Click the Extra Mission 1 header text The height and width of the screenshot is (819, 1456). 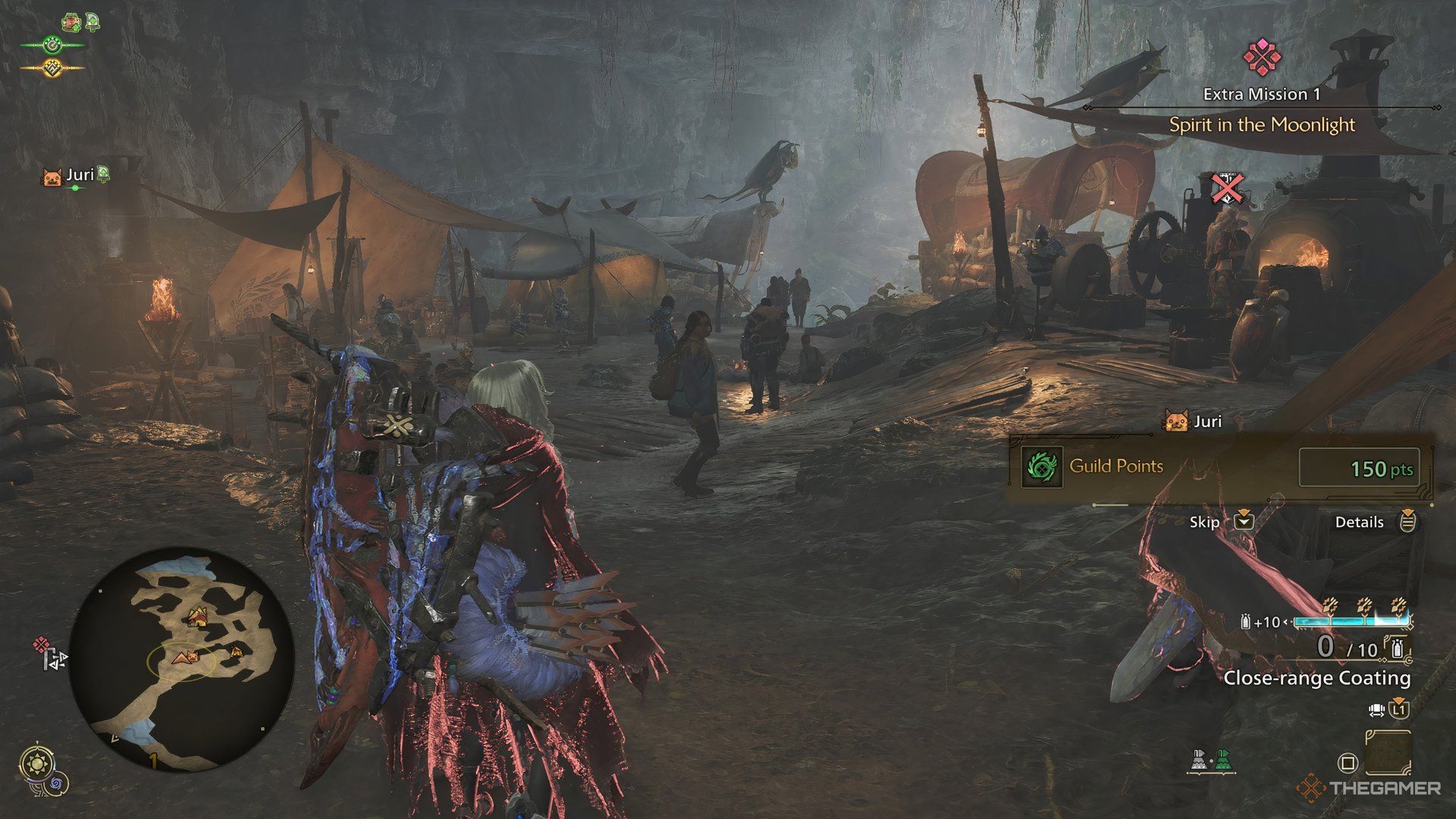point(1260,96)
